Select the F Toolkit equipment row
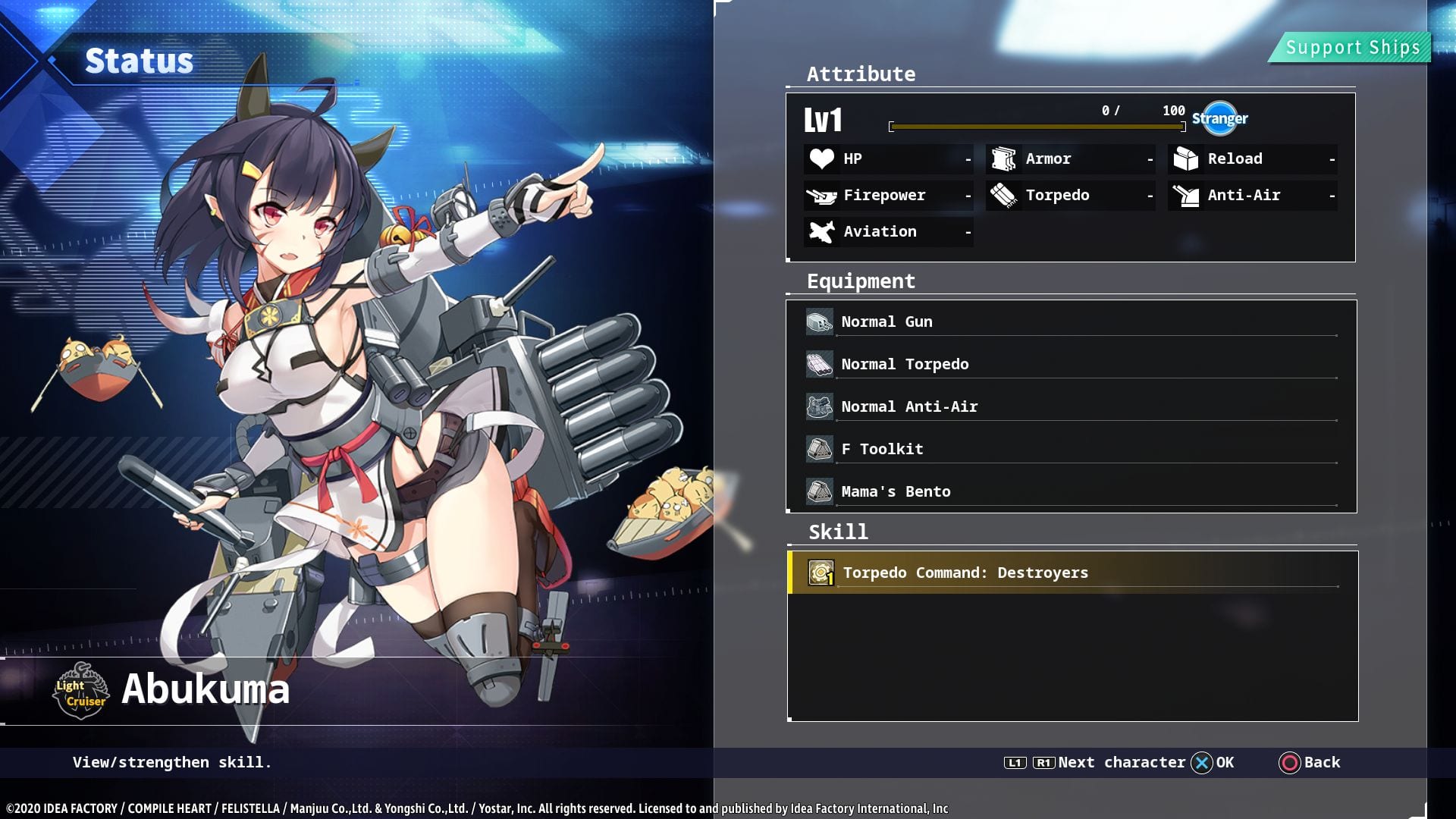The image size is (1456, 819). pos(1071,450)
